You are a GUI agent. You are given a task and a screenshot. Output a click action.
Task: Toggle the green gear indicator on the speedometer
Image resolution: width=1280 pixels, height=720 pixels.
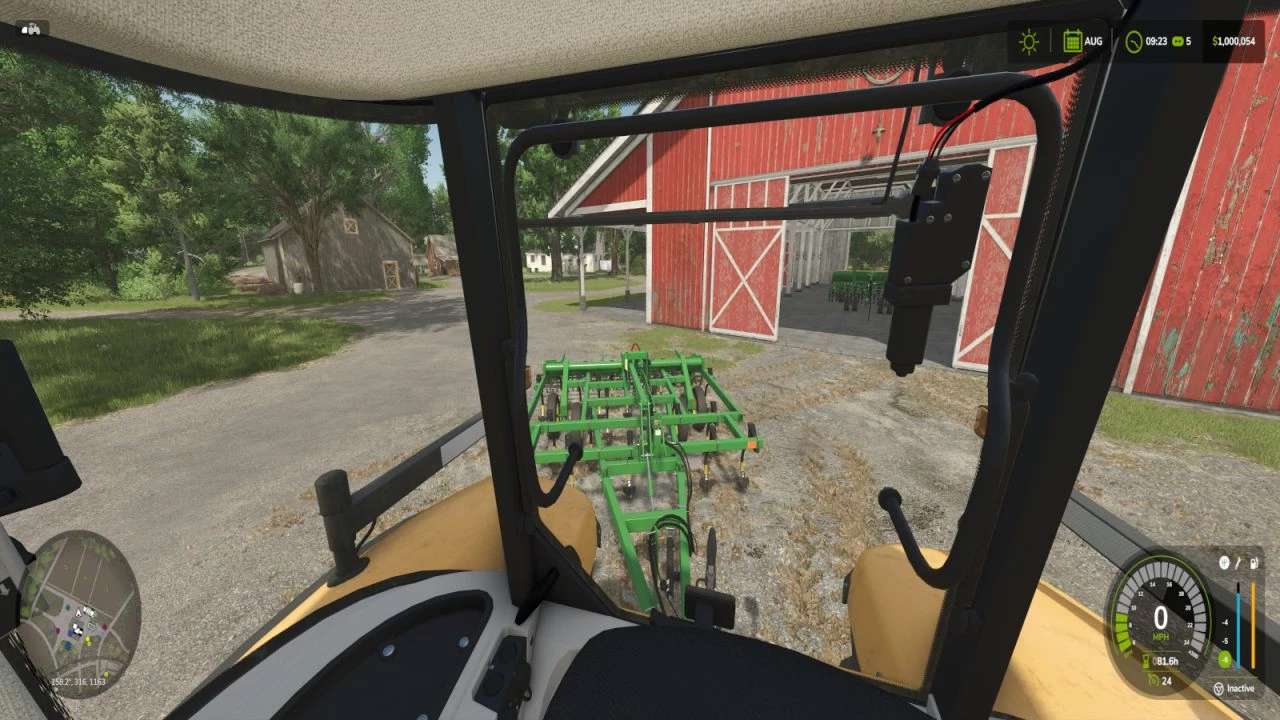point(1224,658)
